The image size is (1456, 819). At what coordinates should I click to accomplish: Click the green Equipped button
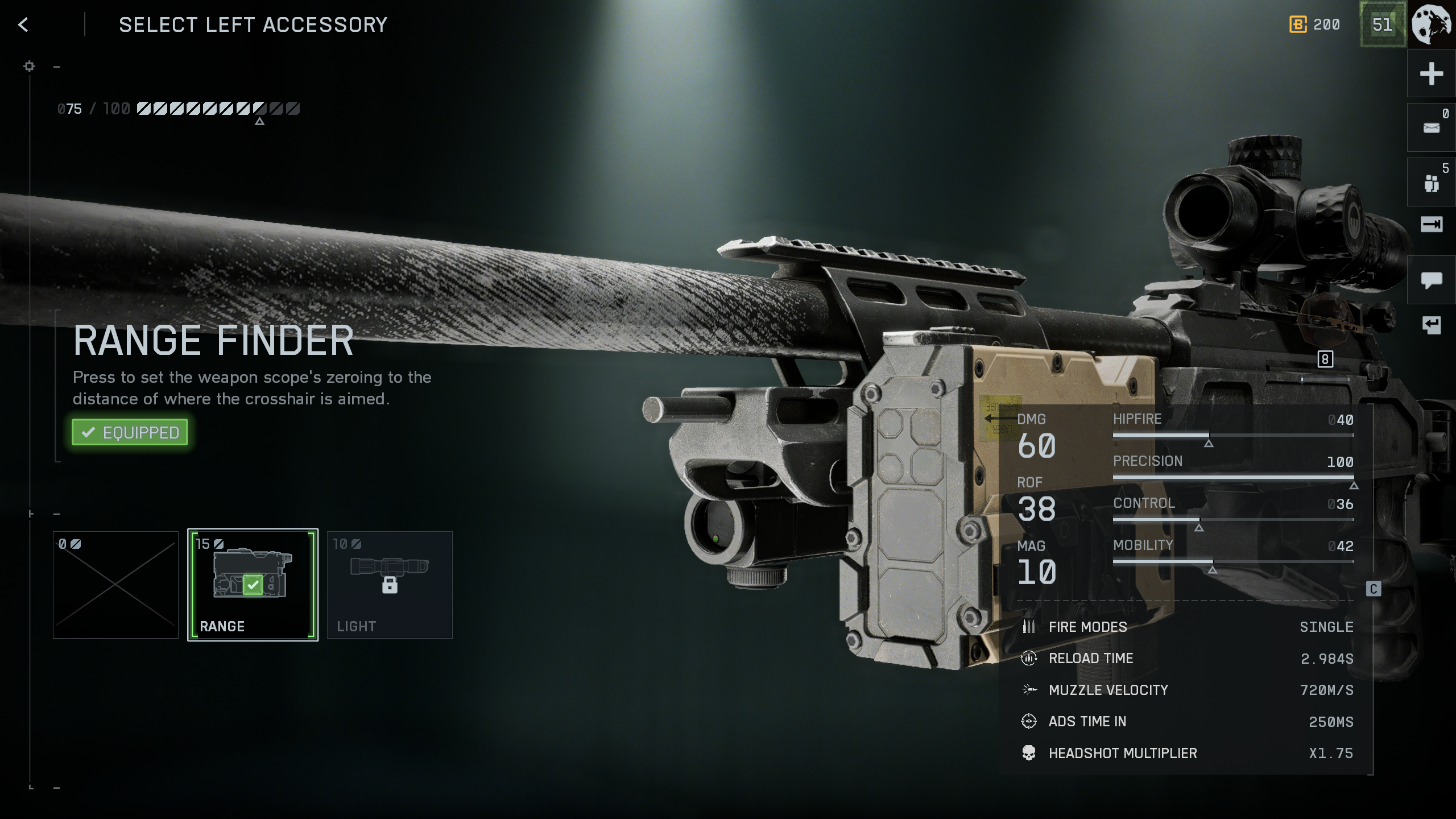(x=130, y=432)
